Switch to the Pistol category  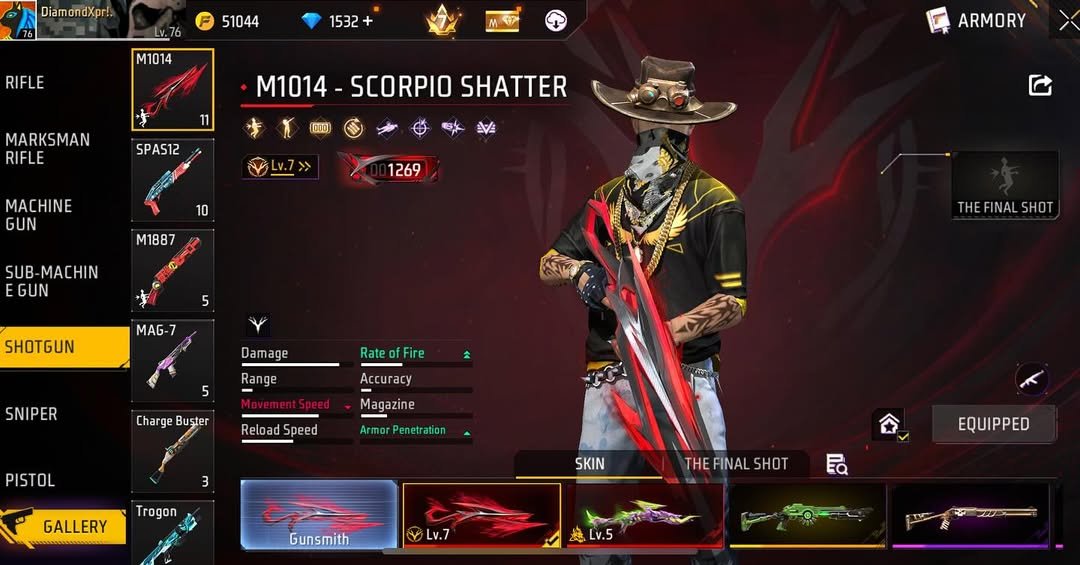[30, 480]
